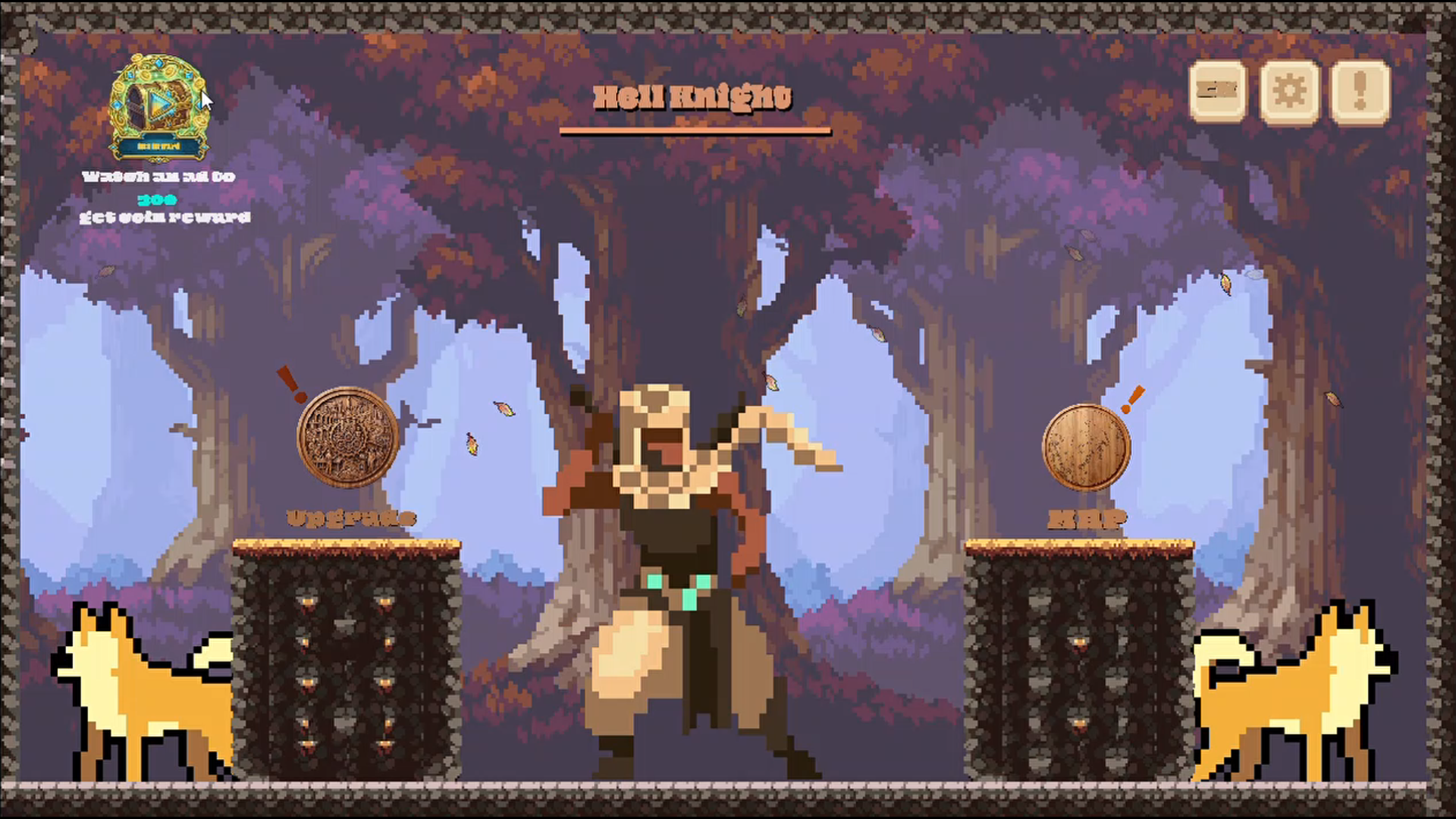Click the glowing reward chest artwork
Image resolution: width=1456 pixels, height=819 pixels.
tap(161, 102)
